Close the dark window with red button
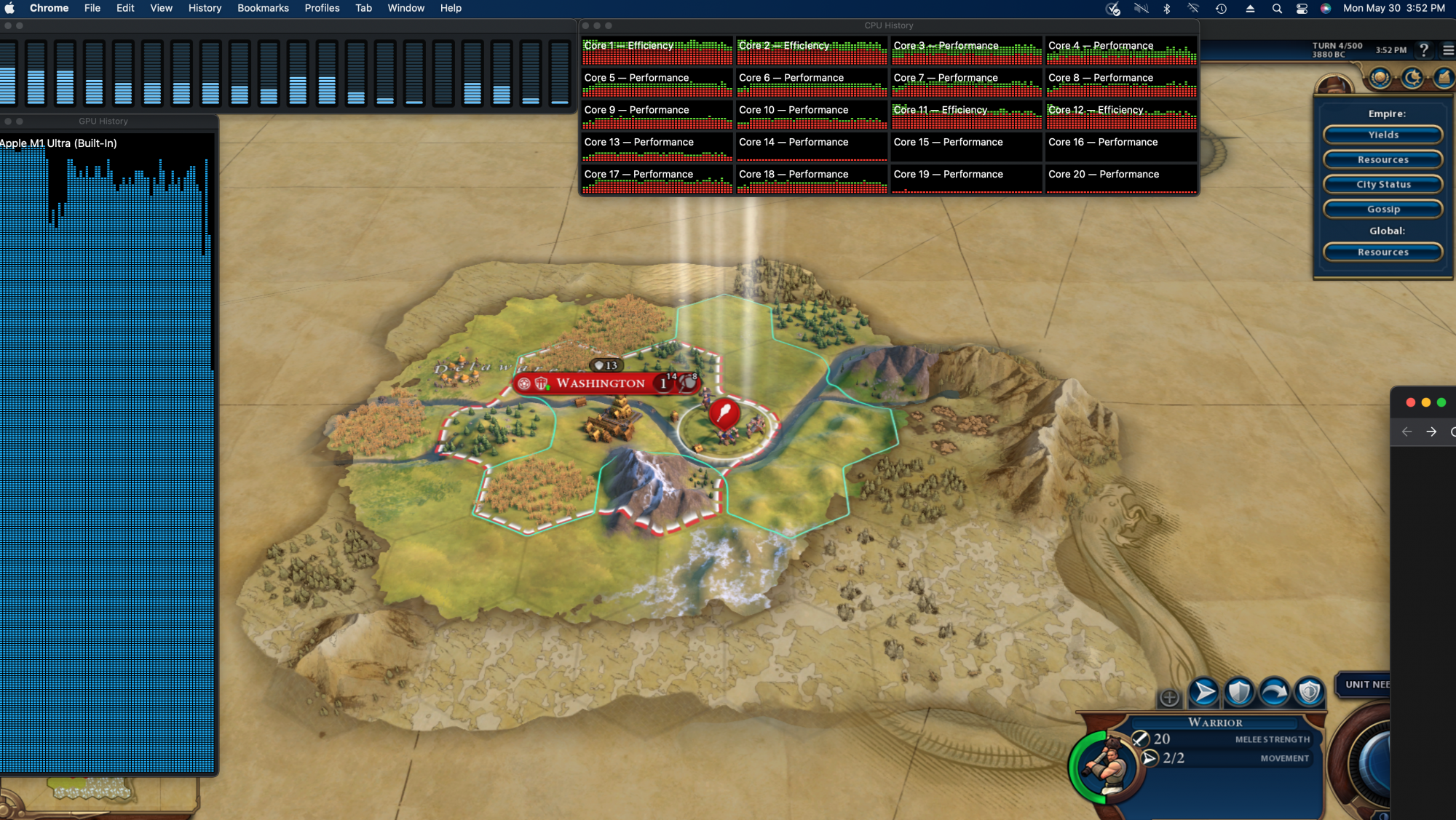The height and width of the screenshot is (820, 1456). point(1410,402)
